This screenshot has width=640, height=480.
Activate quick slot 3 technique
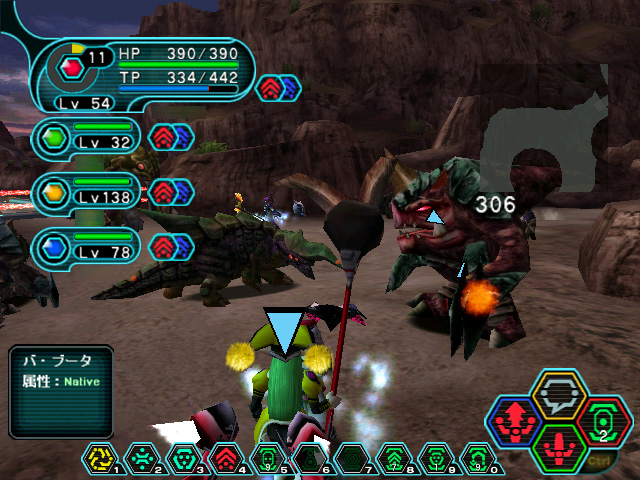pos(184,458)
